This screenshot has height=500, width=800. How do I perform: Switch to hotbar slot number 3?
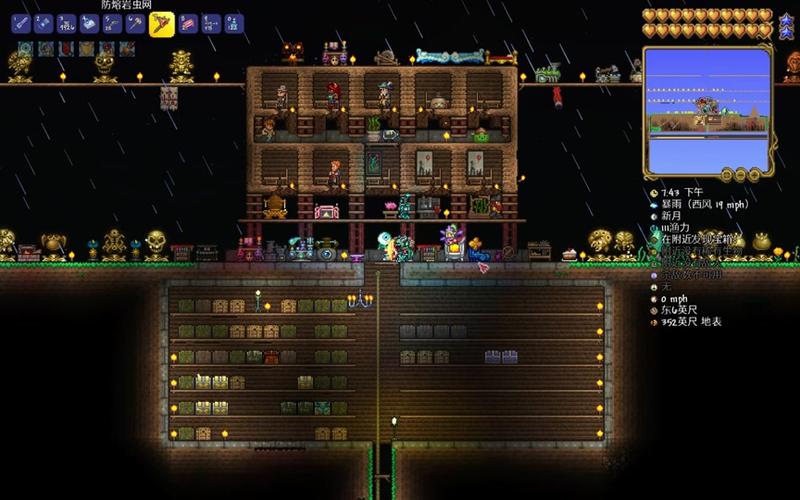point(67,23)
